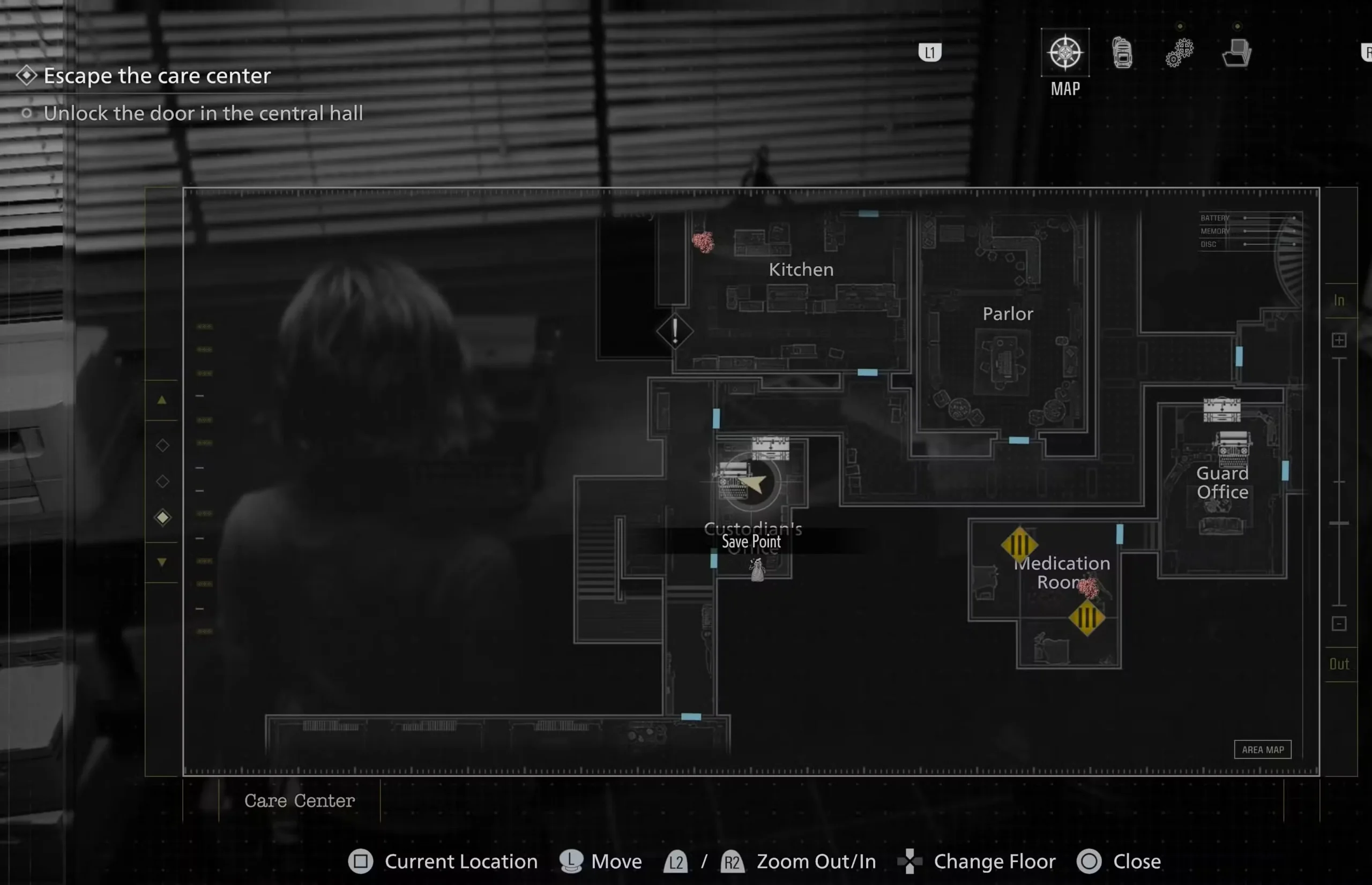Screen dimensions: 1372x885
Task: Toggle the Out floor indicator
Action: pyautogui.click(x=1339, y=664)
